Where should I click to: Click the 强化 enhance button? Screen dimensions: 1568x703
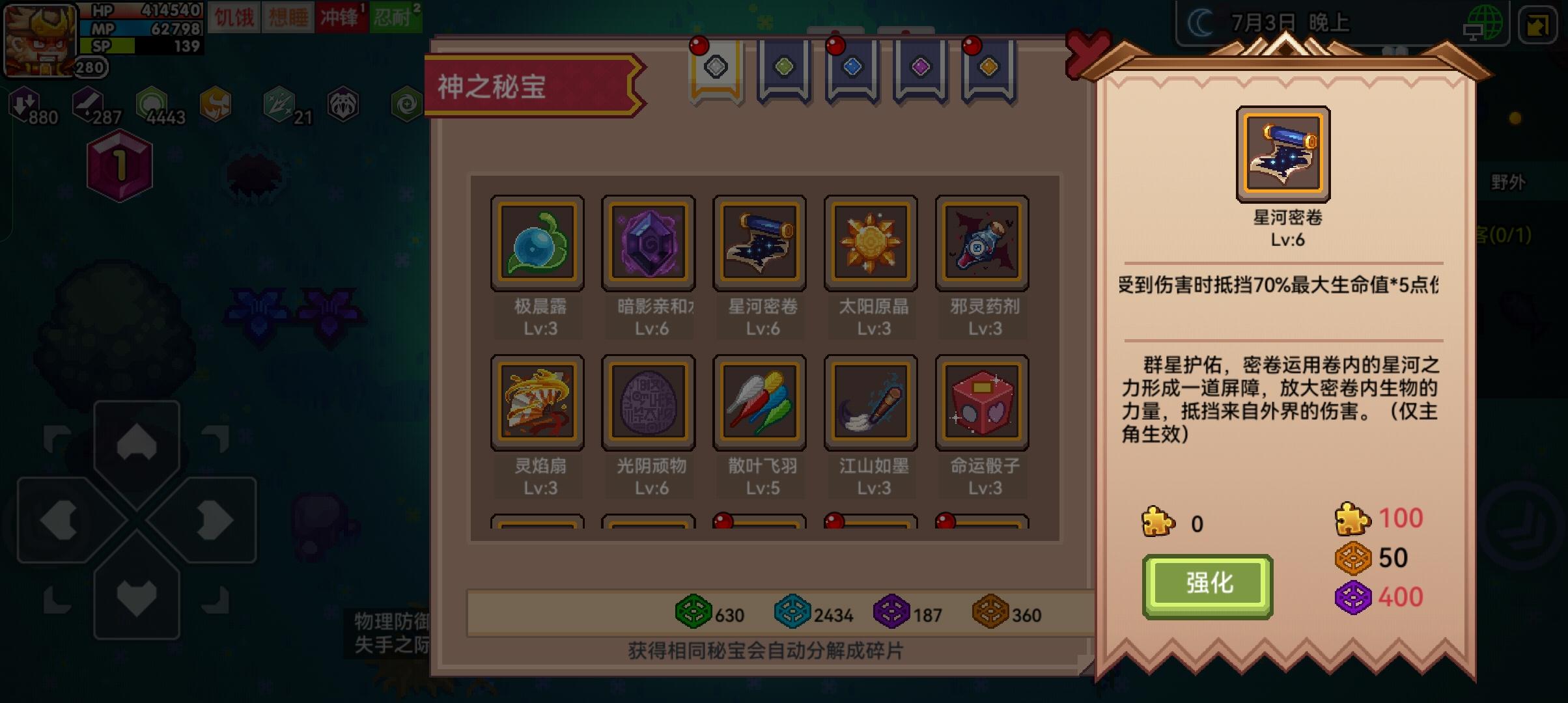tap(1208, 584)
